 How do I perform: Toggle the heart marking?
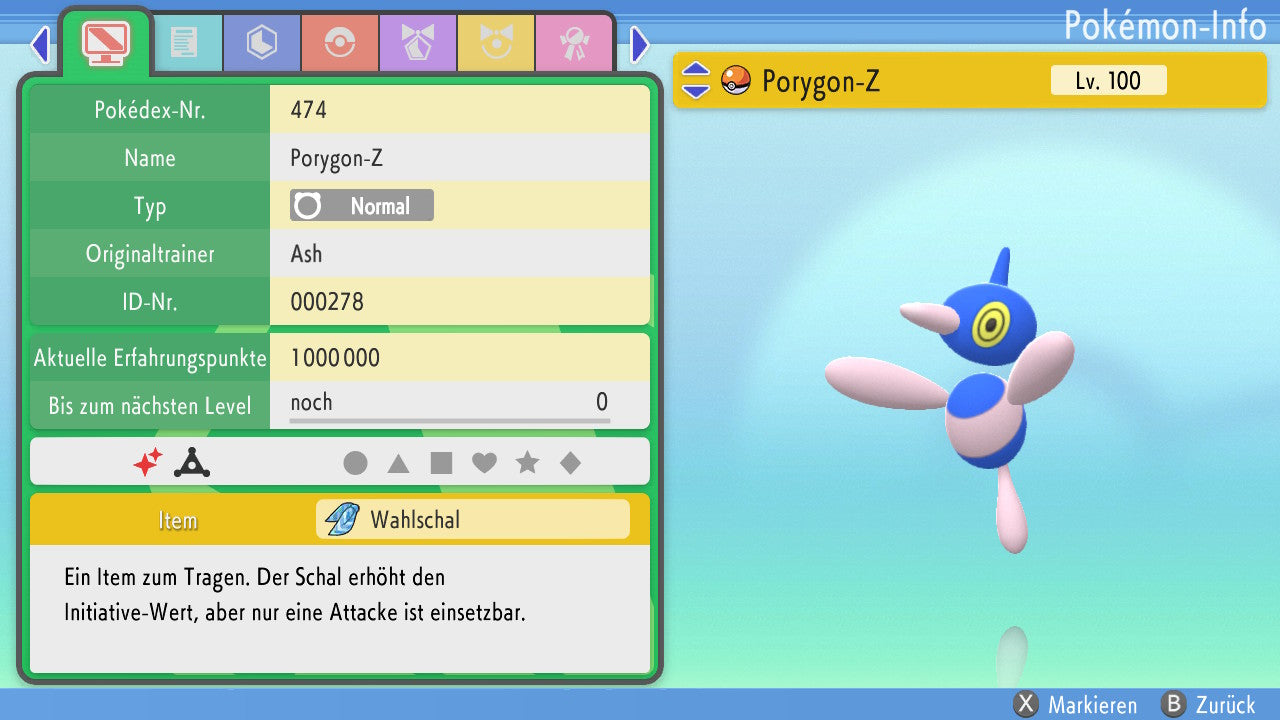coord(484,463)
